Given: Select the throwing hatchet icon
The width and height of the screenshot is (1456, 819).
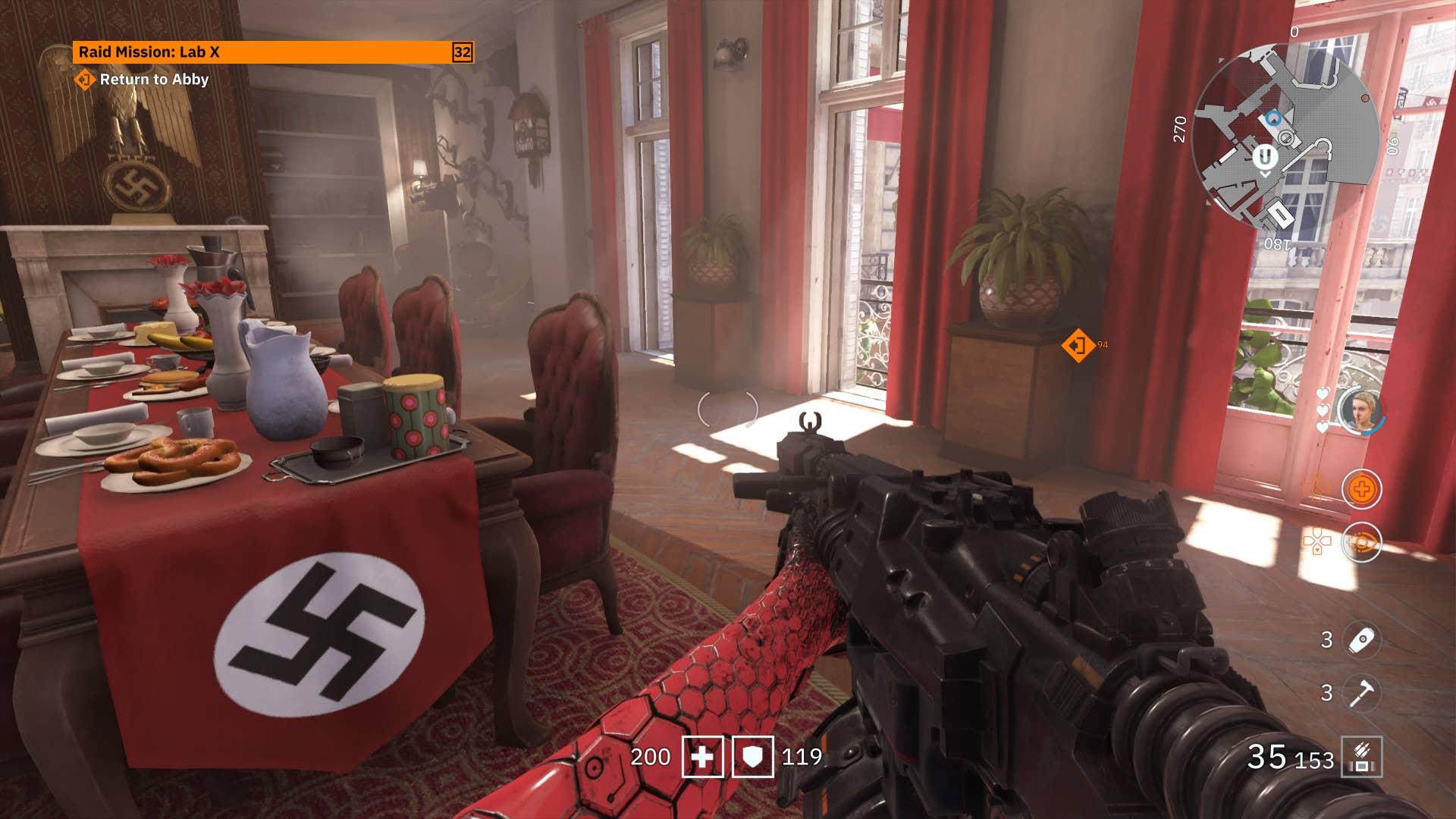Looking at the screenshot, I should click(1362, 692).
